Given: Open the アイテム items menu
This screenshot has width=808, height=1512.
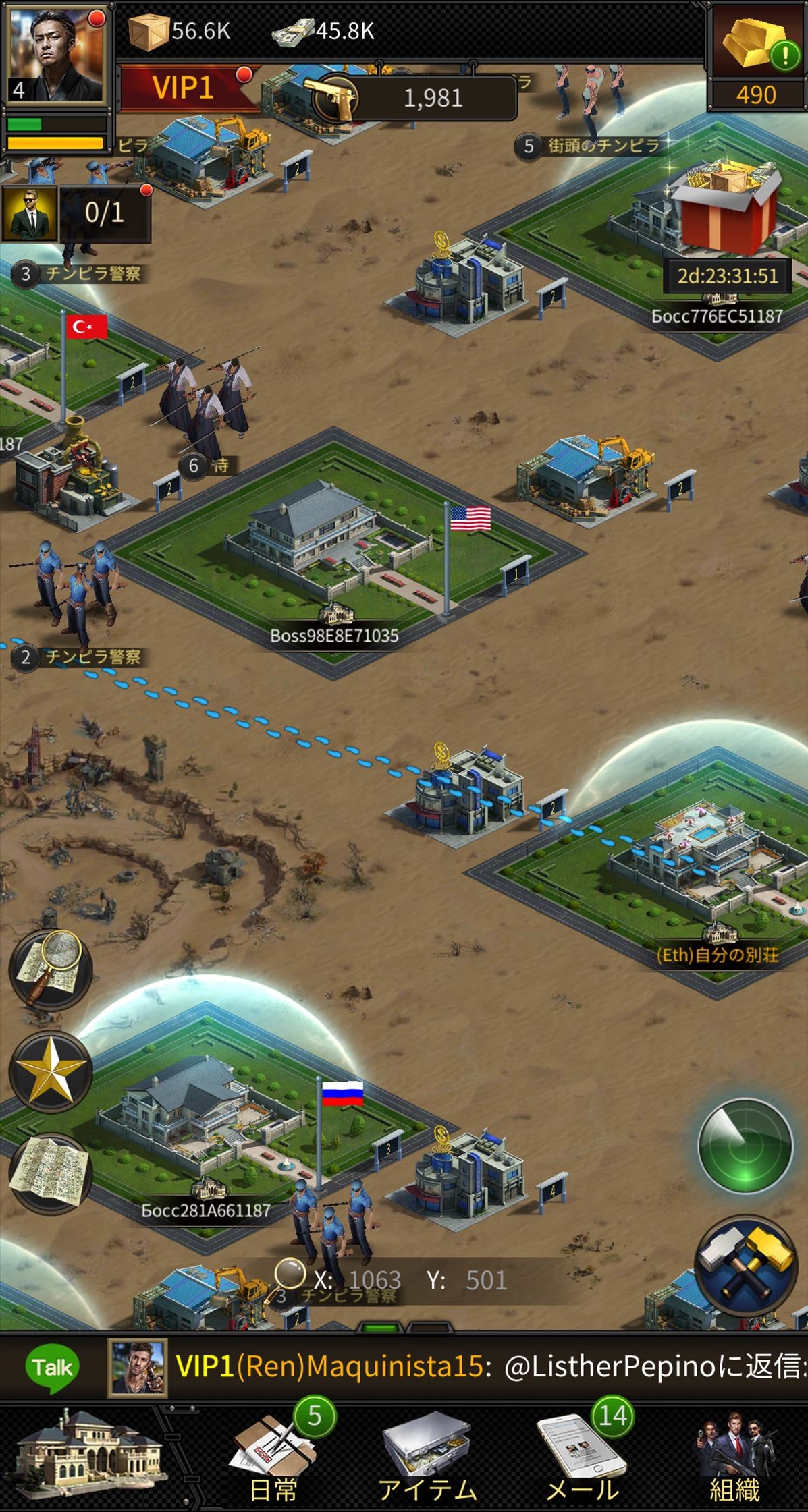Looking at the screenshot, I should click(x=427, y=1456).
